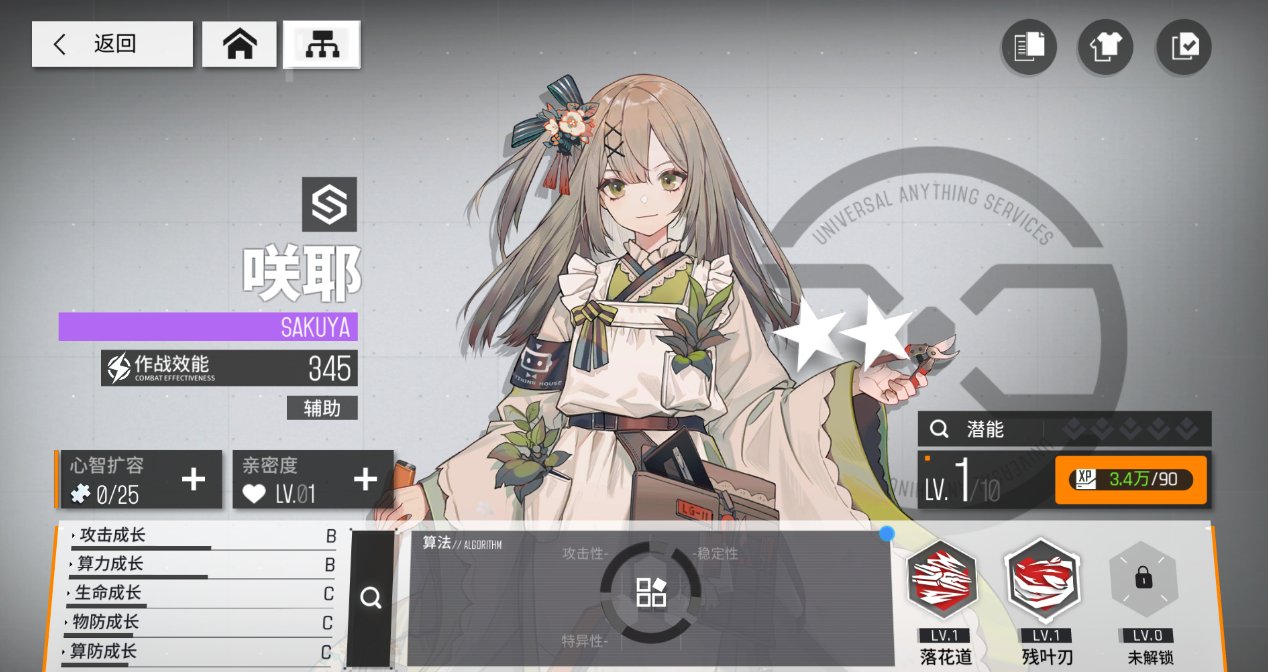Expand 心智扩容 with its plus button
Screen dimensions: 1268x672
[193, 480]
